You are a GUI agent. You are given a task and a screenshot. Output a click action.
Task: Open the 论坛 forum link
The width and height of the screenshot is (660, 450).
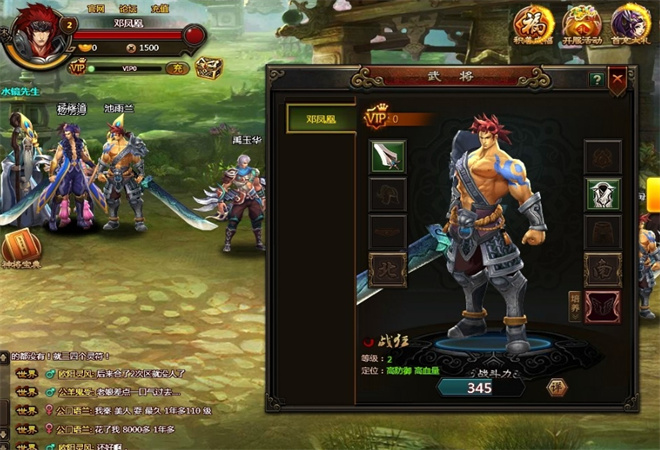click(x=127, y=6)
